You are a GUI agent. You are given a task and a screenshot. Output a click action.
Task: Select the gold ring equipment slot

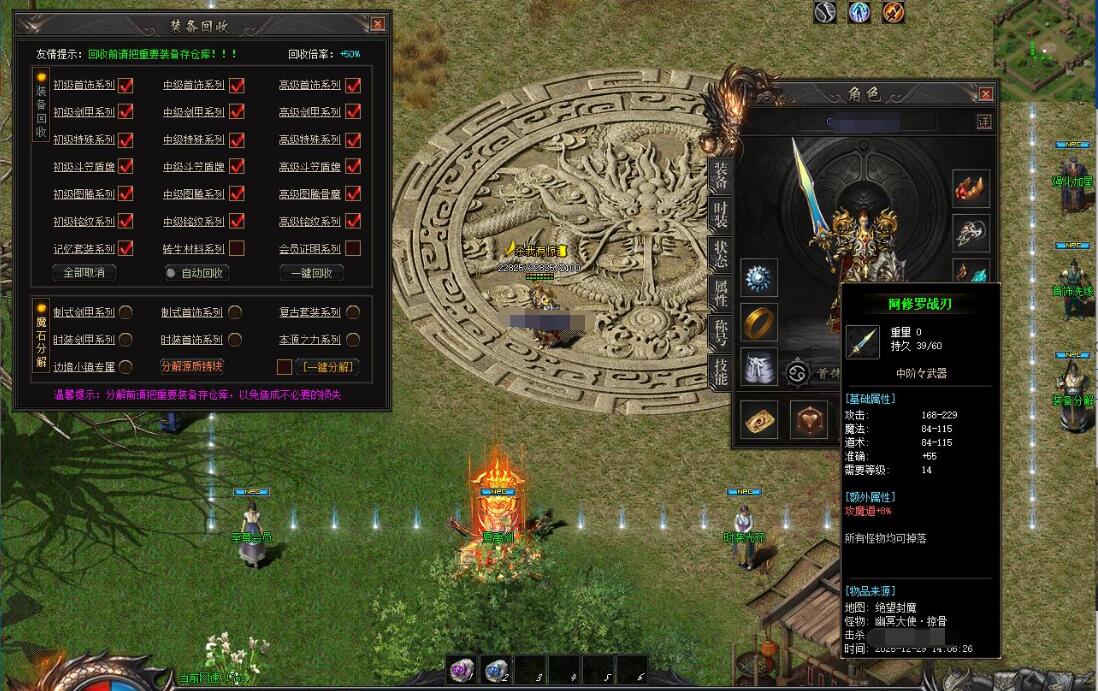[x=759, y=322]
